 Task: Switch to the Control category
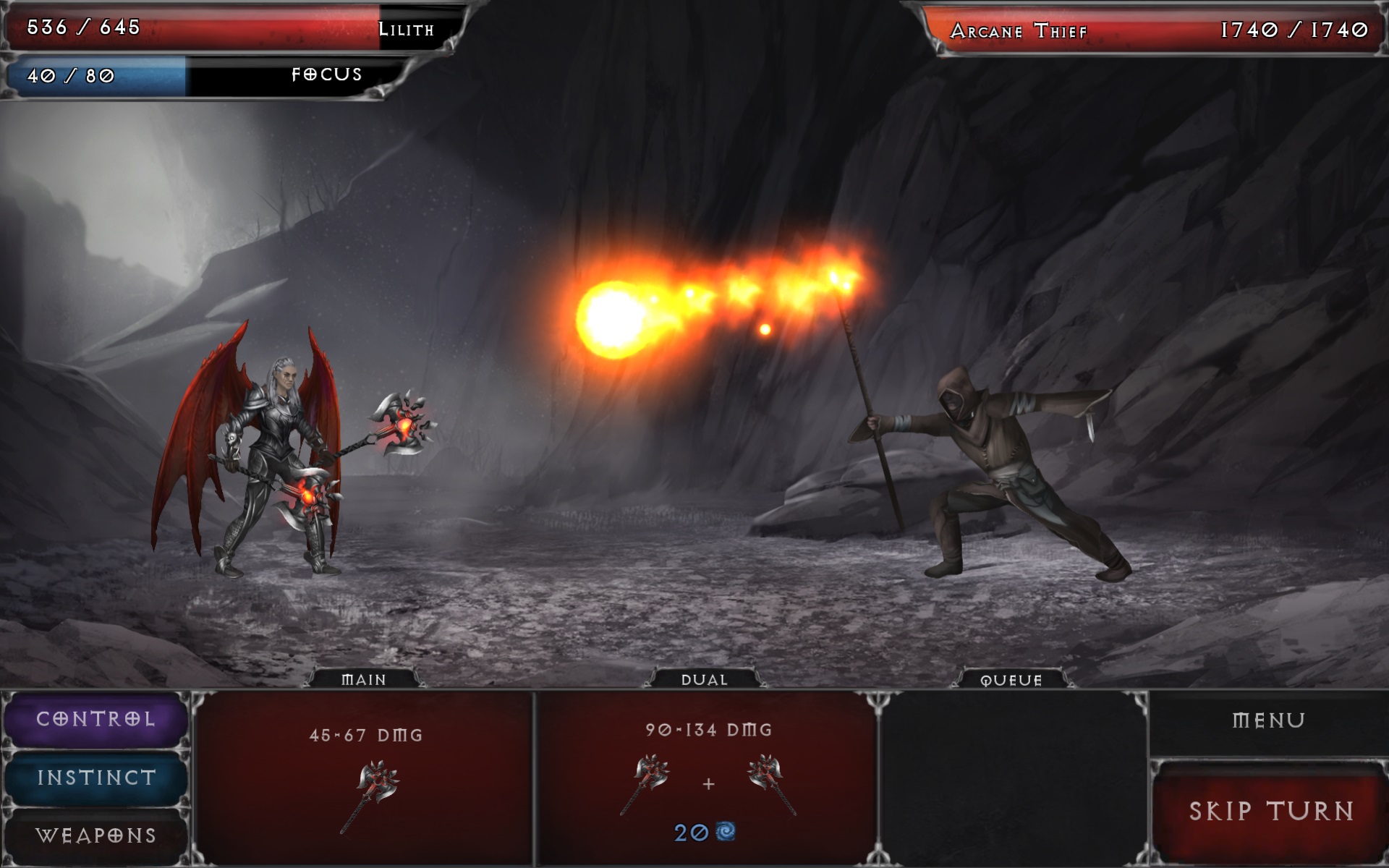[x=96, y=719]
